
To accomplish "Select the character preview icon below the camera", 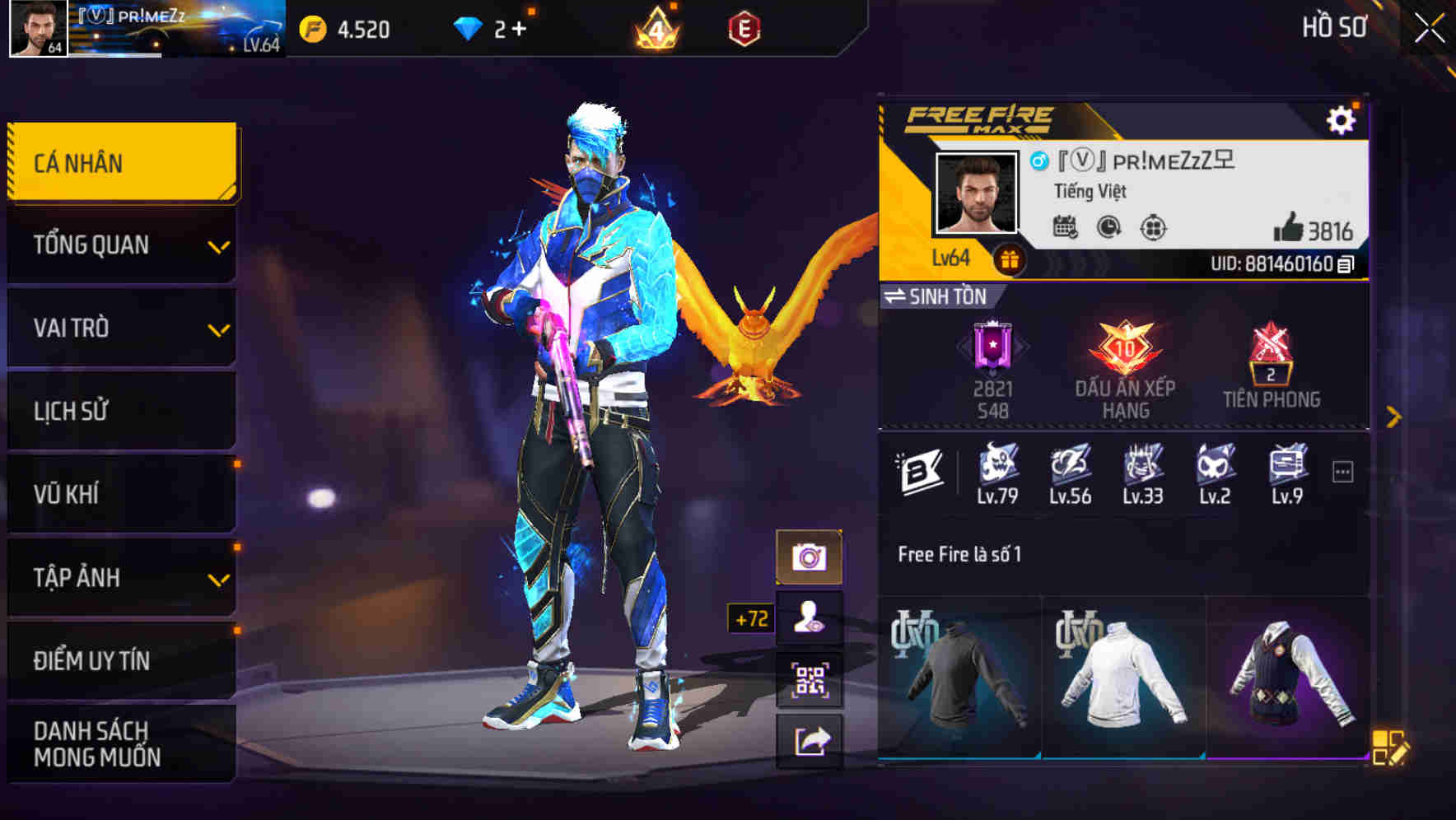I will point(811,617).
